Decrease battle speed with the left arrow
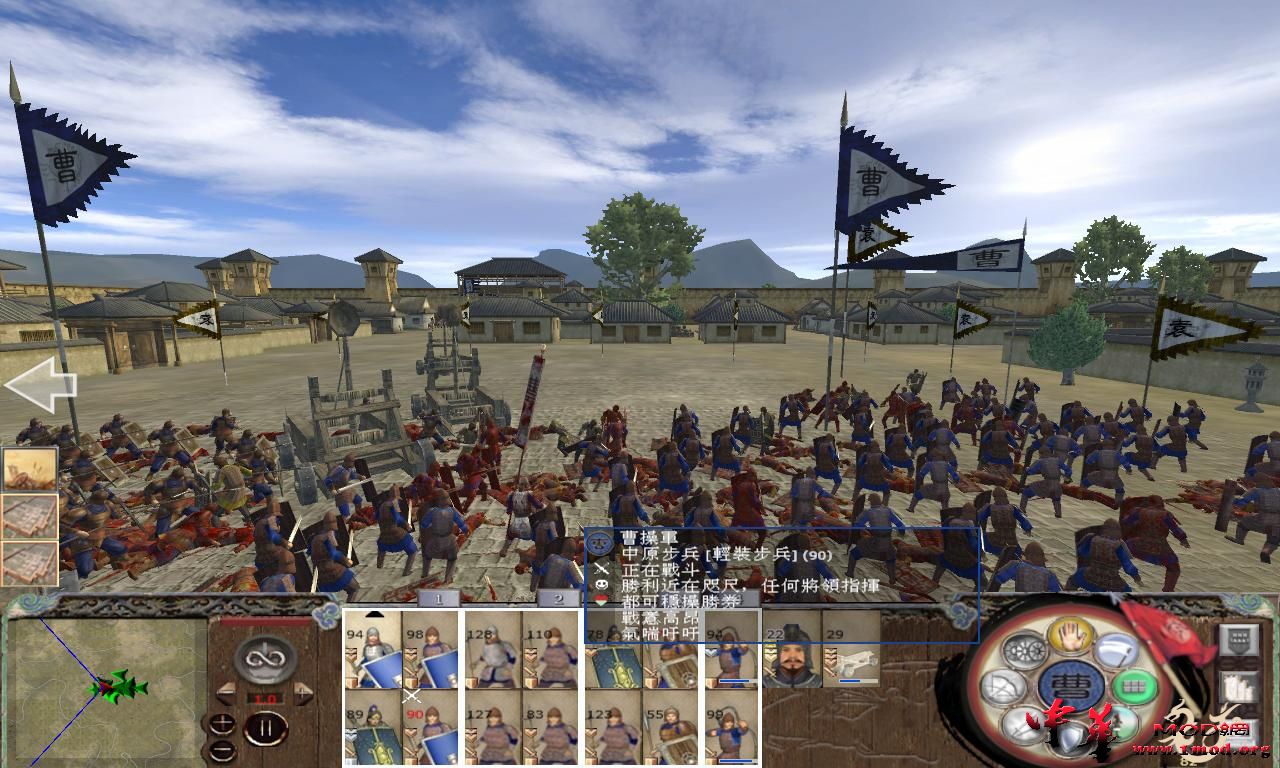The width and height of the screenshot is (1280, 768). point(225,691)
